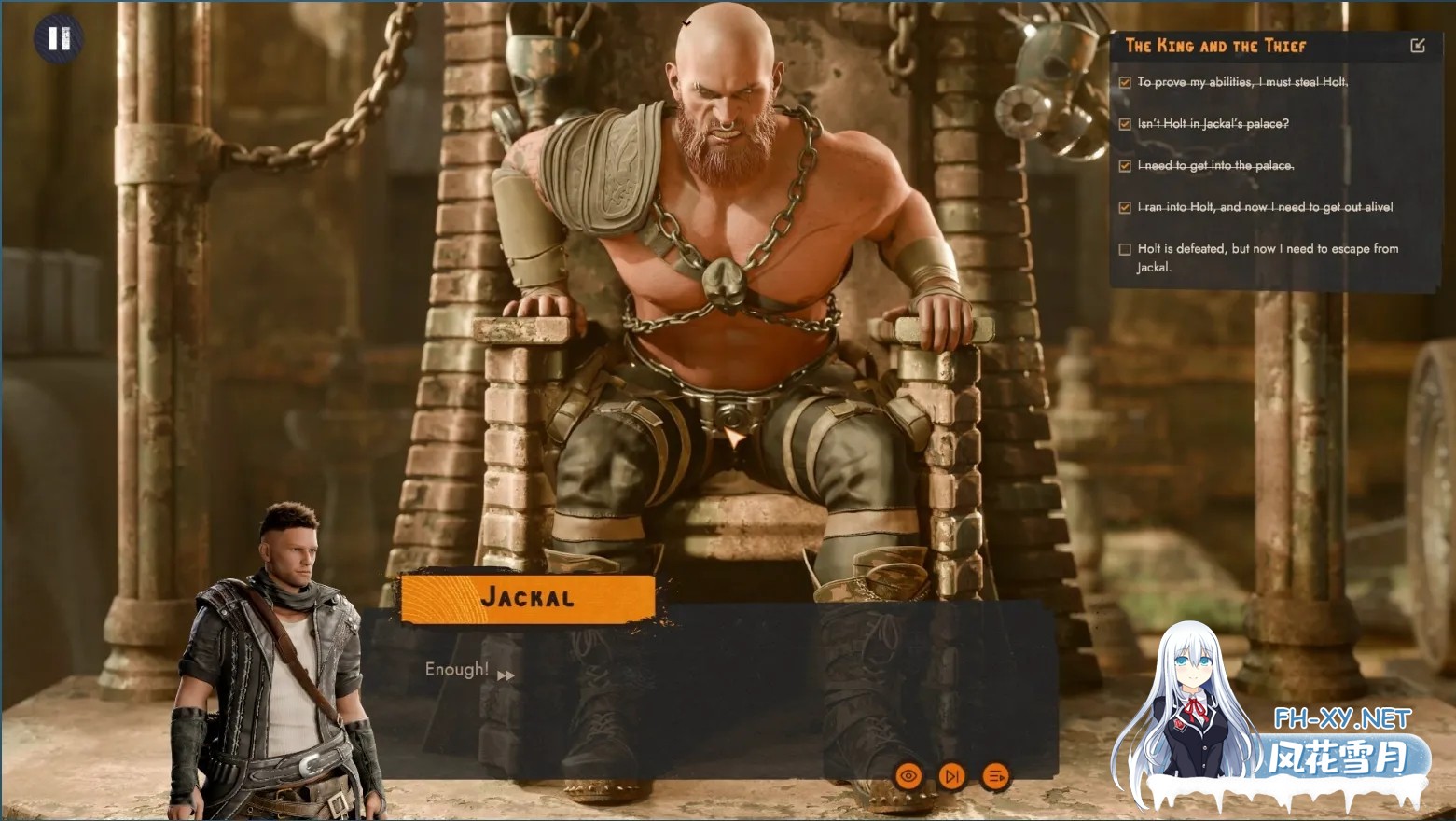Collapse the quest panel via the checklist icon
Image resolution: width=1456 pixels, height=821 pixels.
coord(1418,46)
